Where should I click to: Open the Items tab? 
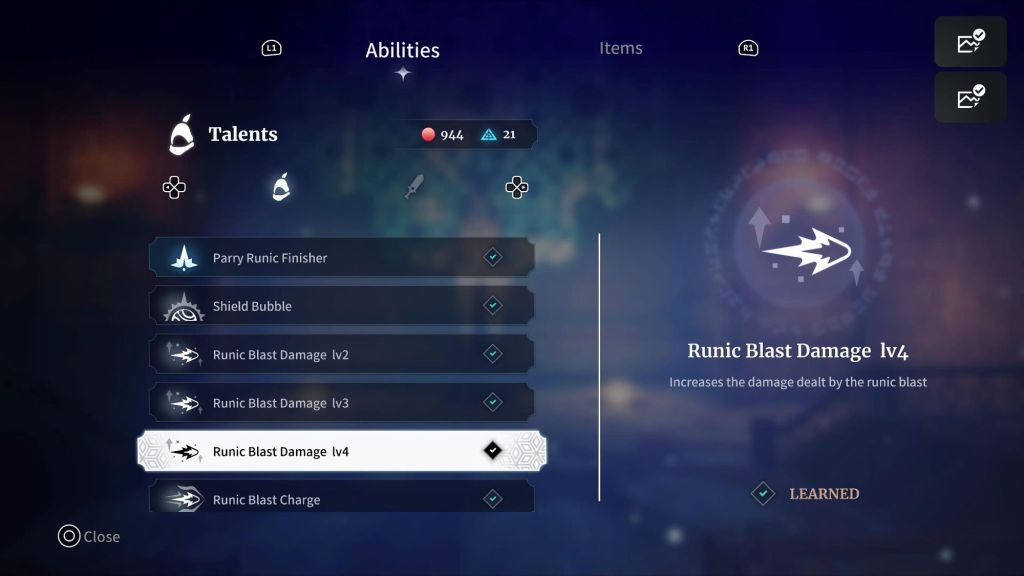pyautogui.click(x=620, y=48)
